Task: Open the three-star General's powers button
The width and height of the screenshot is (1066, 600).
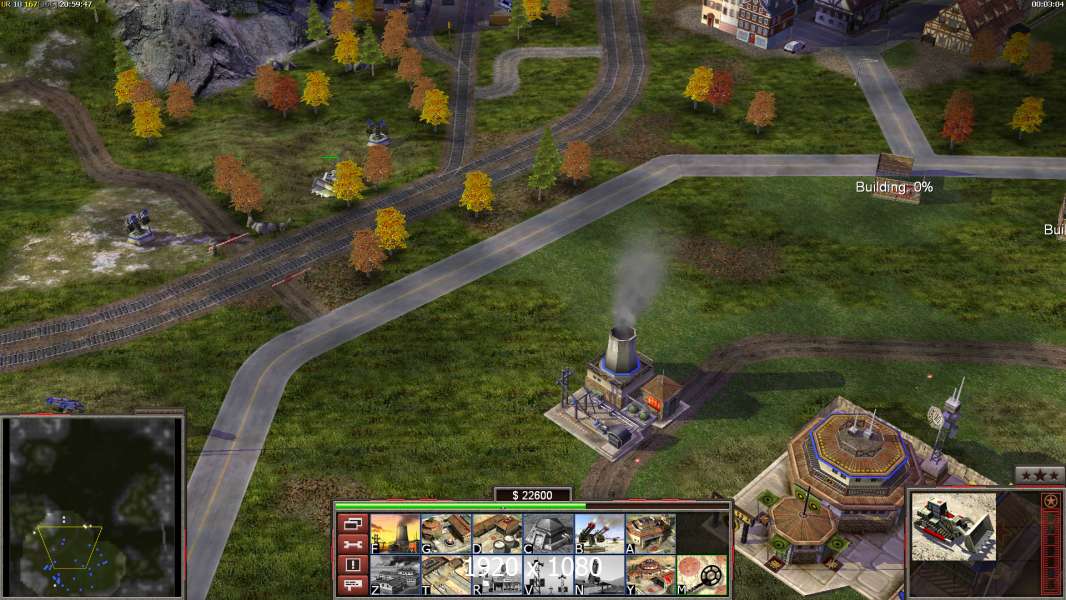Action: pyautogui.click(x=1039, y=475)
